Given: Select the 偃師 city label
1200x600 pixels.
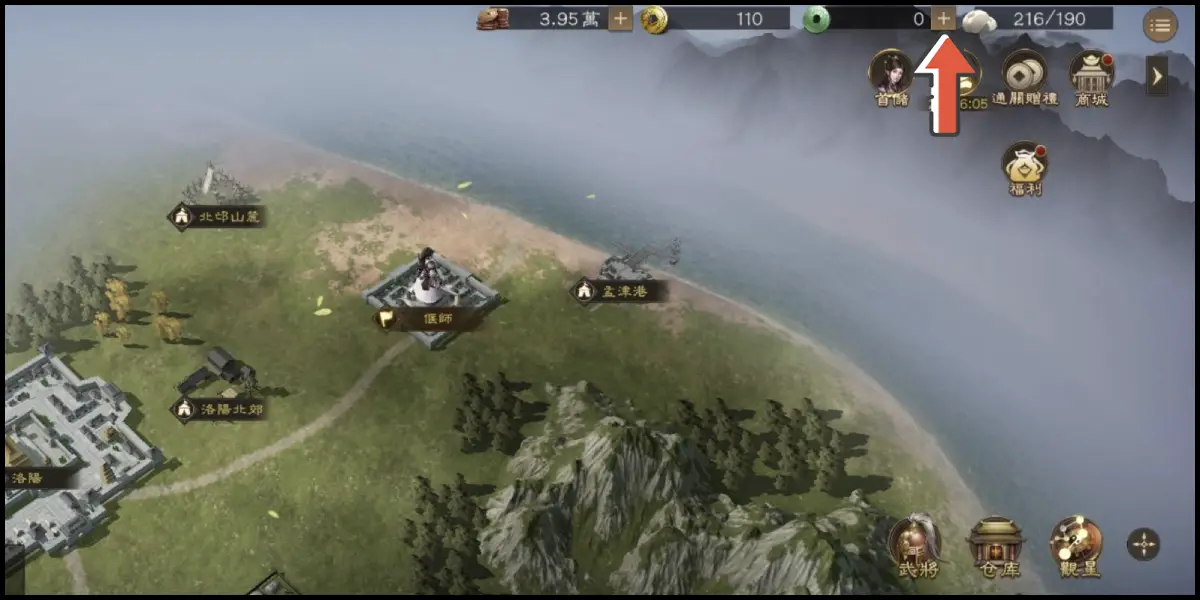Looking at the screenshot, I should pos(427,320).
